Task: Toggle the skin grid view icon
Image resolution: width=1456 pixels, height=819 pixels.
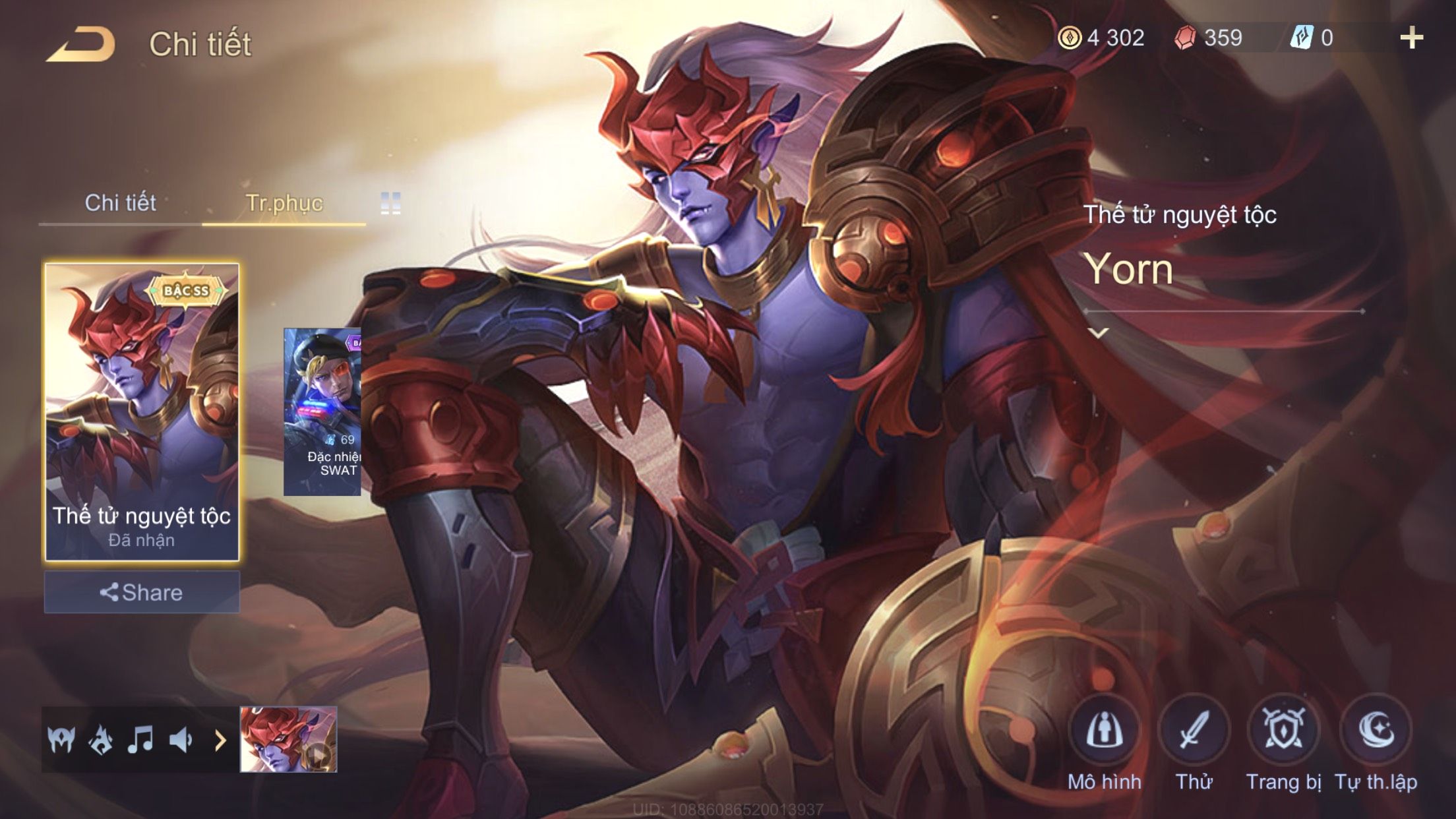Action: tap(390, 203)
